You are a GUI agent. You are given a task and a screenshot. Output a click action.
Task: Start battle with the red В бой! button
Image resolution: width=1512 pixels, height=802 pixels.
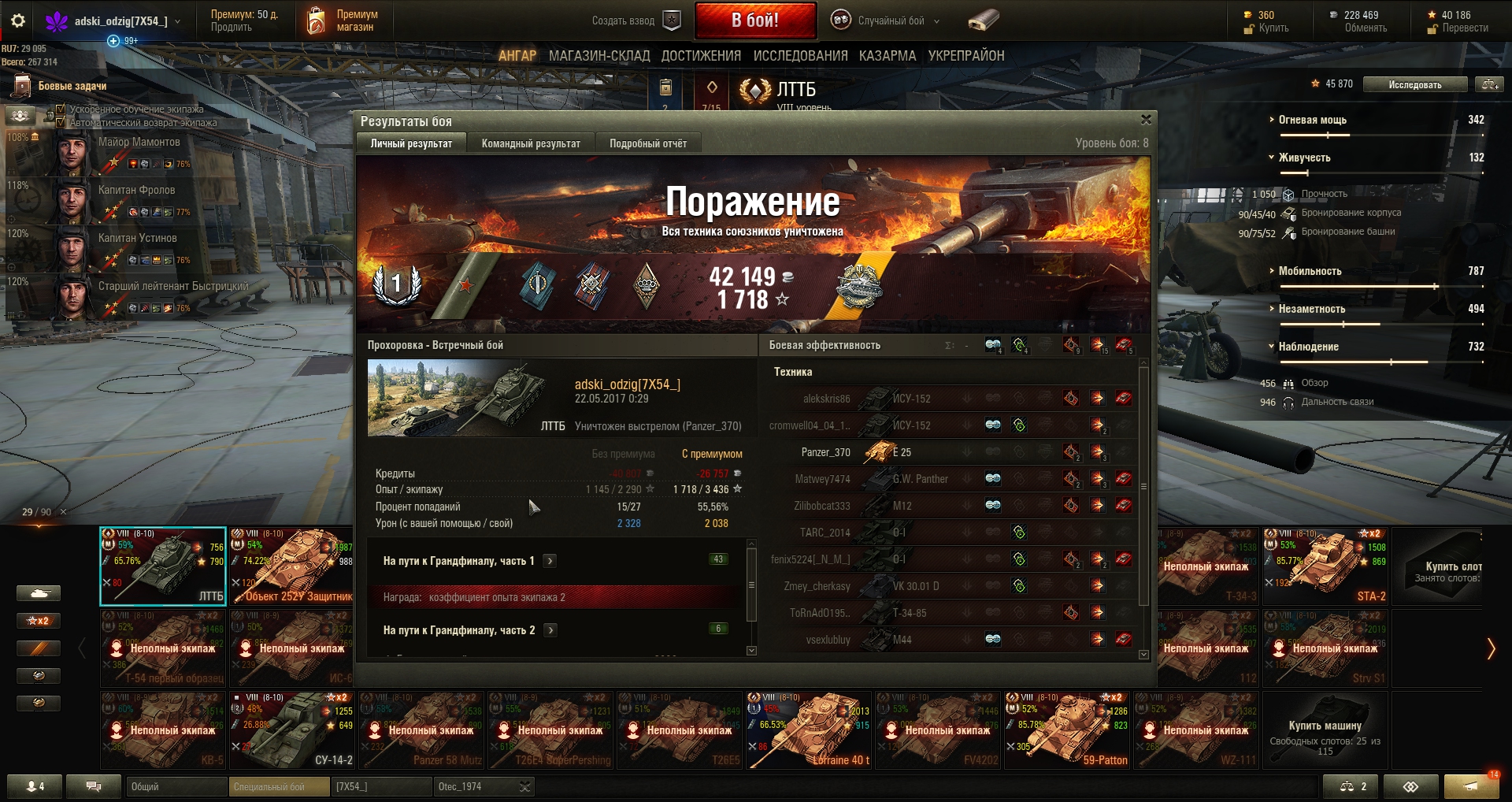754,20
